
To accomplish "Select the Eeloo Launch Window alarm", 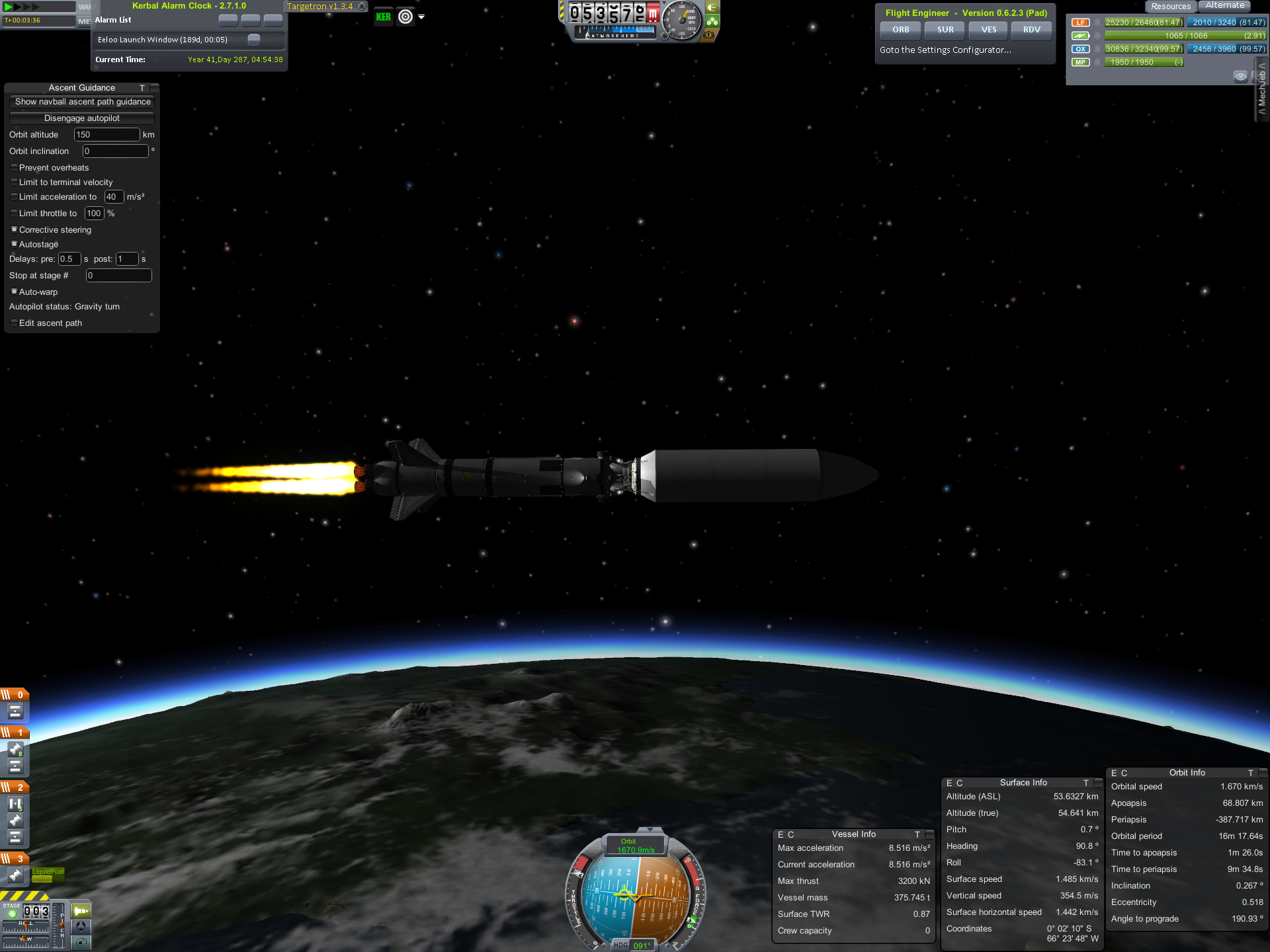I will [163, 40].
